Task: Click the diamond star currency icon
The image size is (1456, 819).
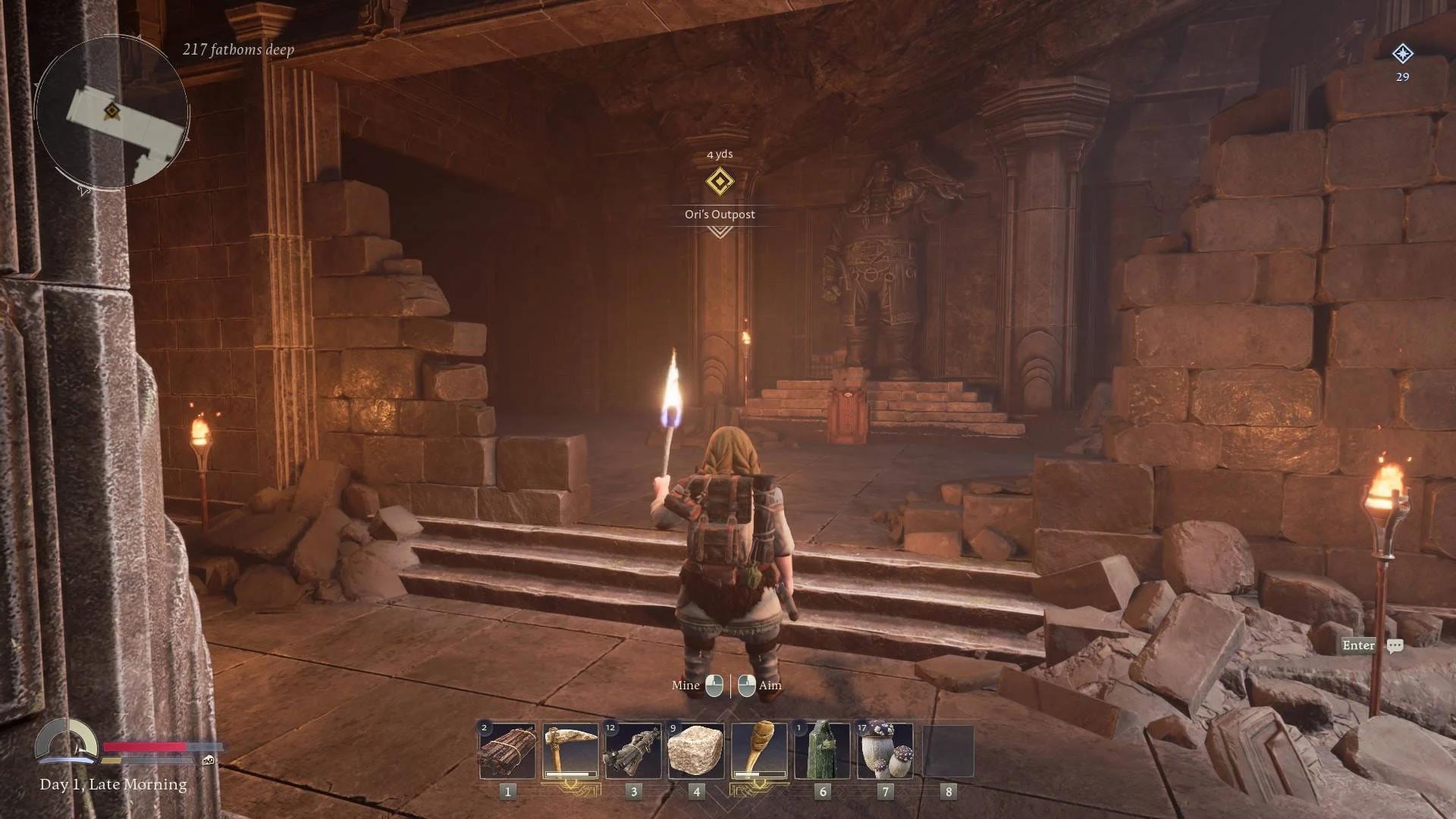Action: [x=1402, y=54]
